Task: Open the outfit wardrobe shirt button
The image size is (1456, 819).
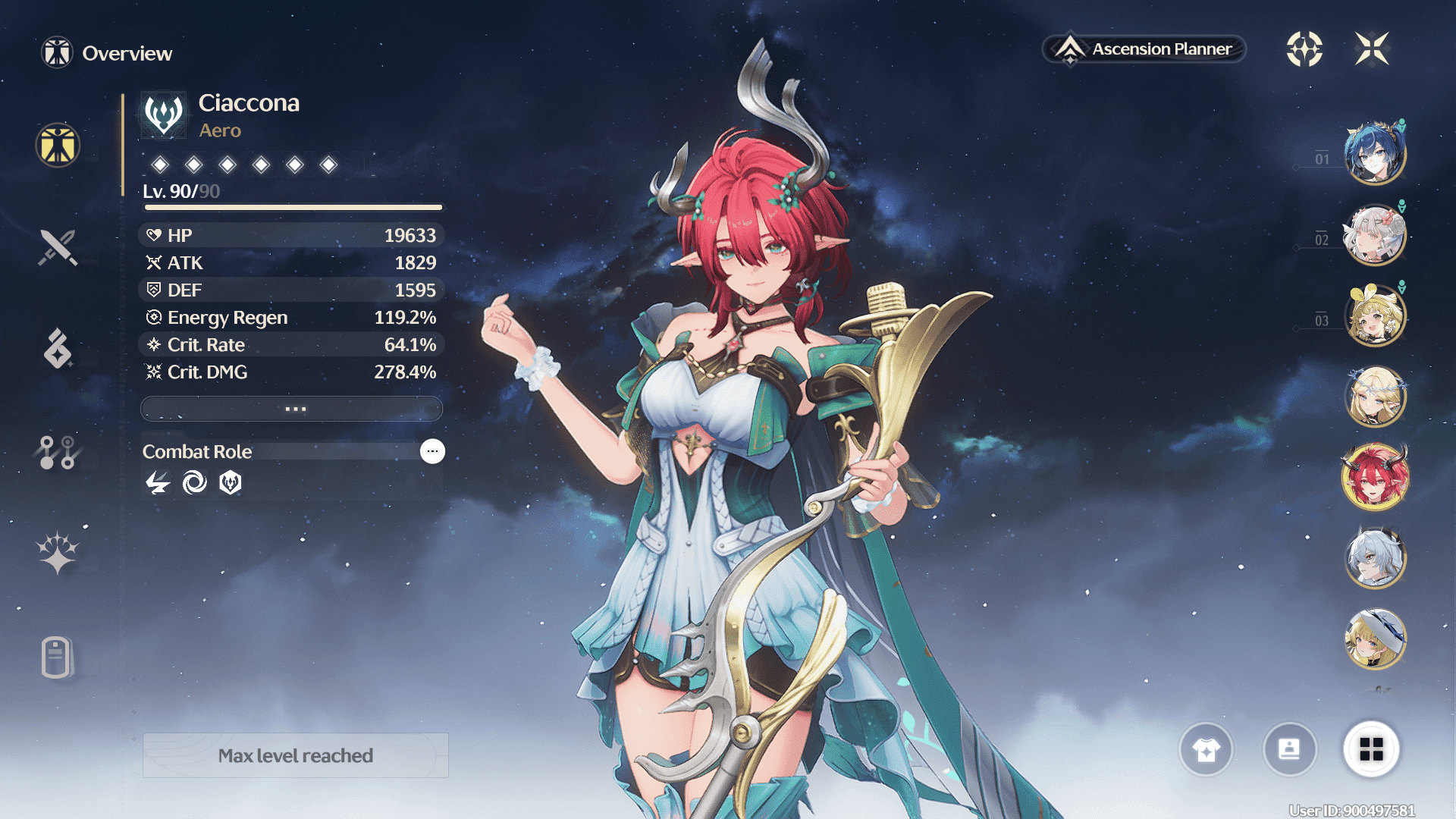Action: [x=1206, y=749]
